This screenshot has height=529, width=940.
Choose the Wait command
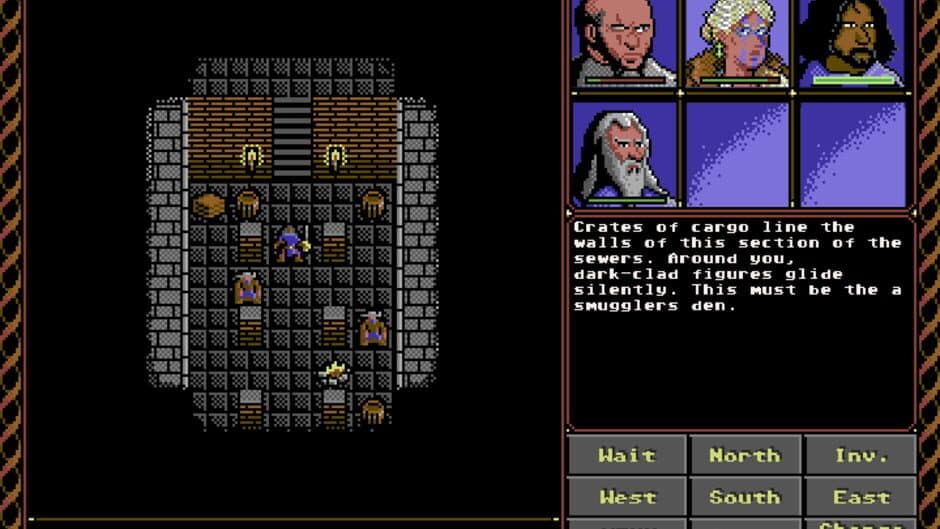[x=626, y=455]
